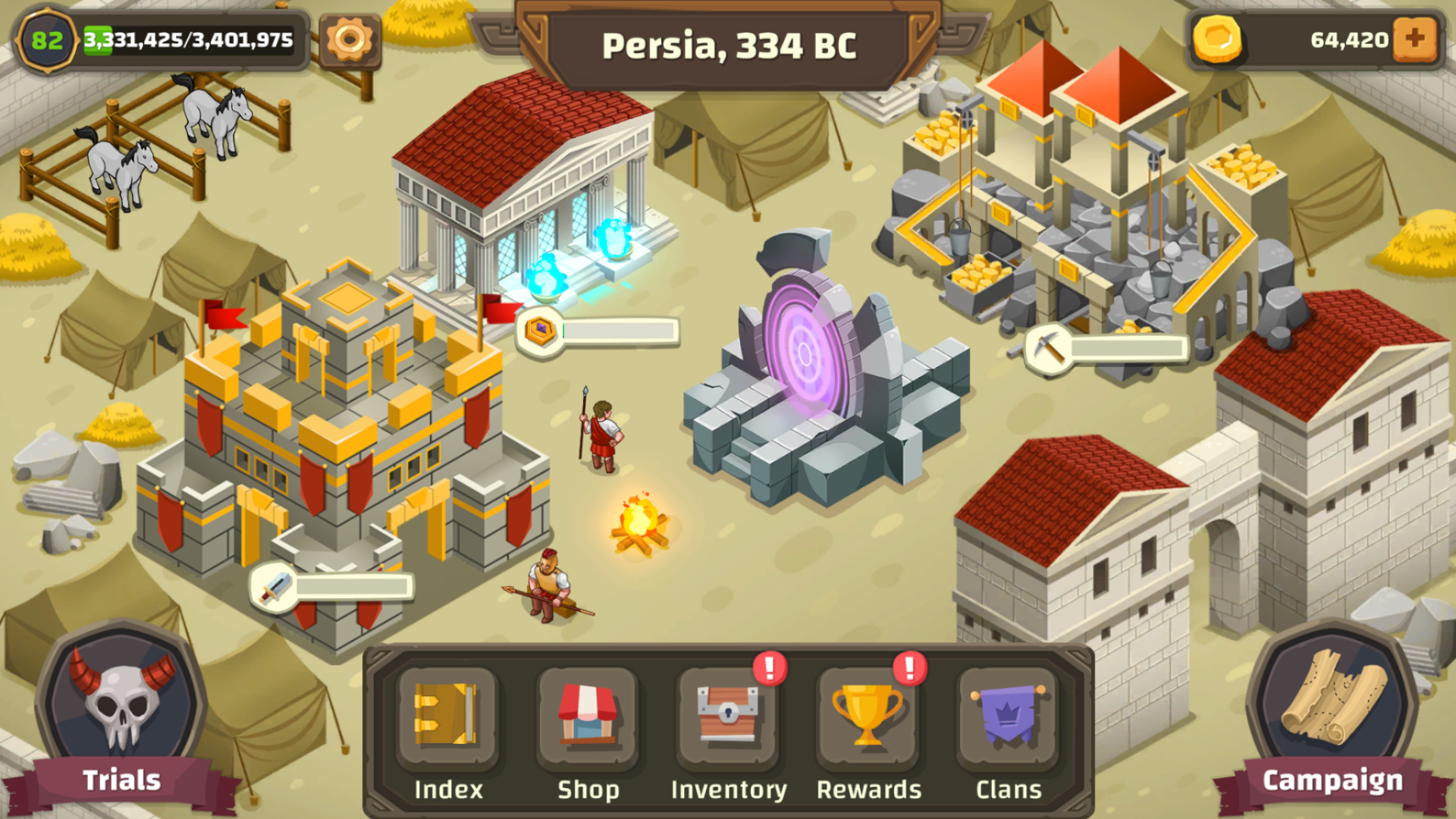Open settings with the gear icon
This screenshot has width=1456, height=819.
[x=350, y=39]
